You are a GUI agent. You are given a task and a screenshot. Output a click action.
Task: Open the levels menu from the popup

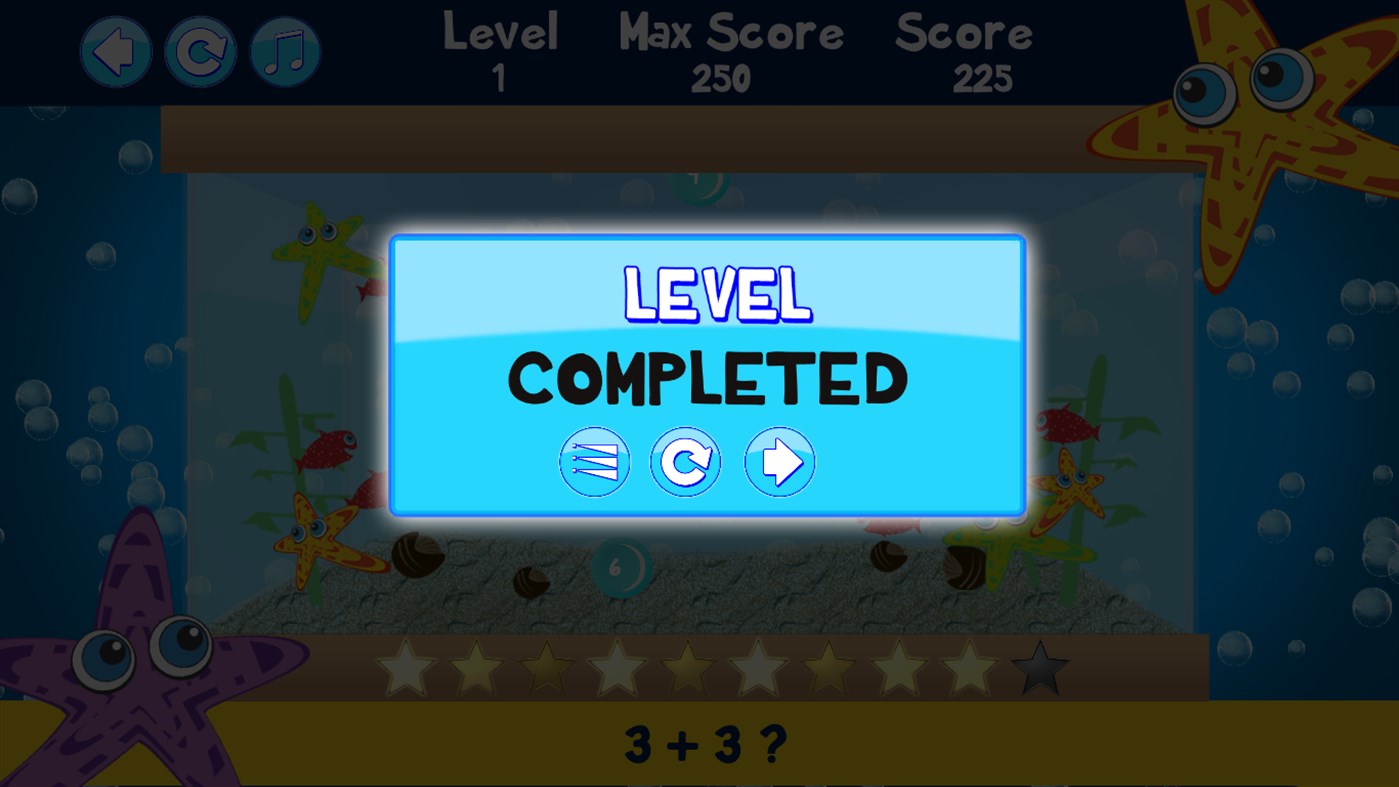(594, 461)
